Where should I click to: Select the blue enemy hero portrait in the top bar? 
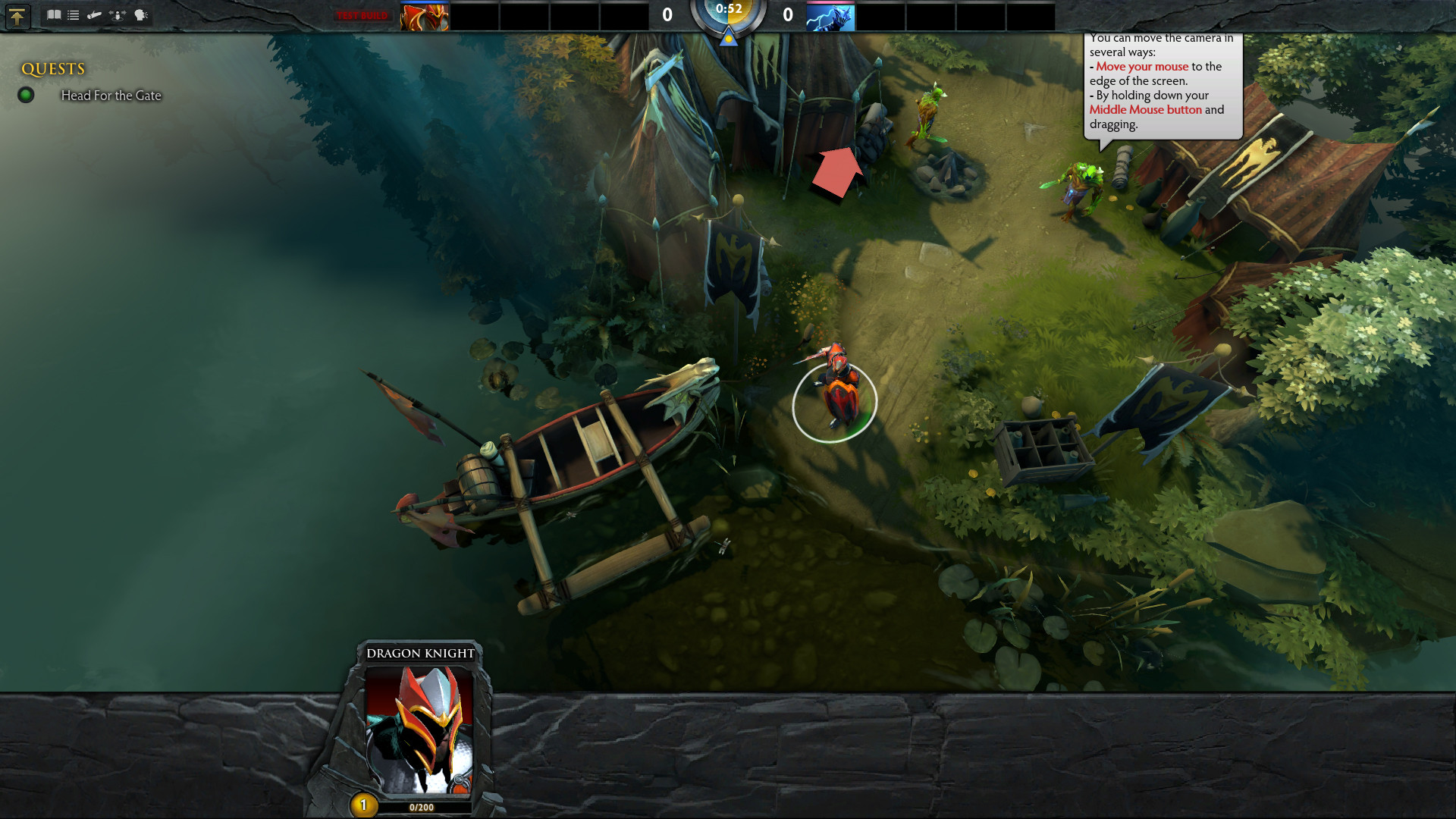coord(830,17)
